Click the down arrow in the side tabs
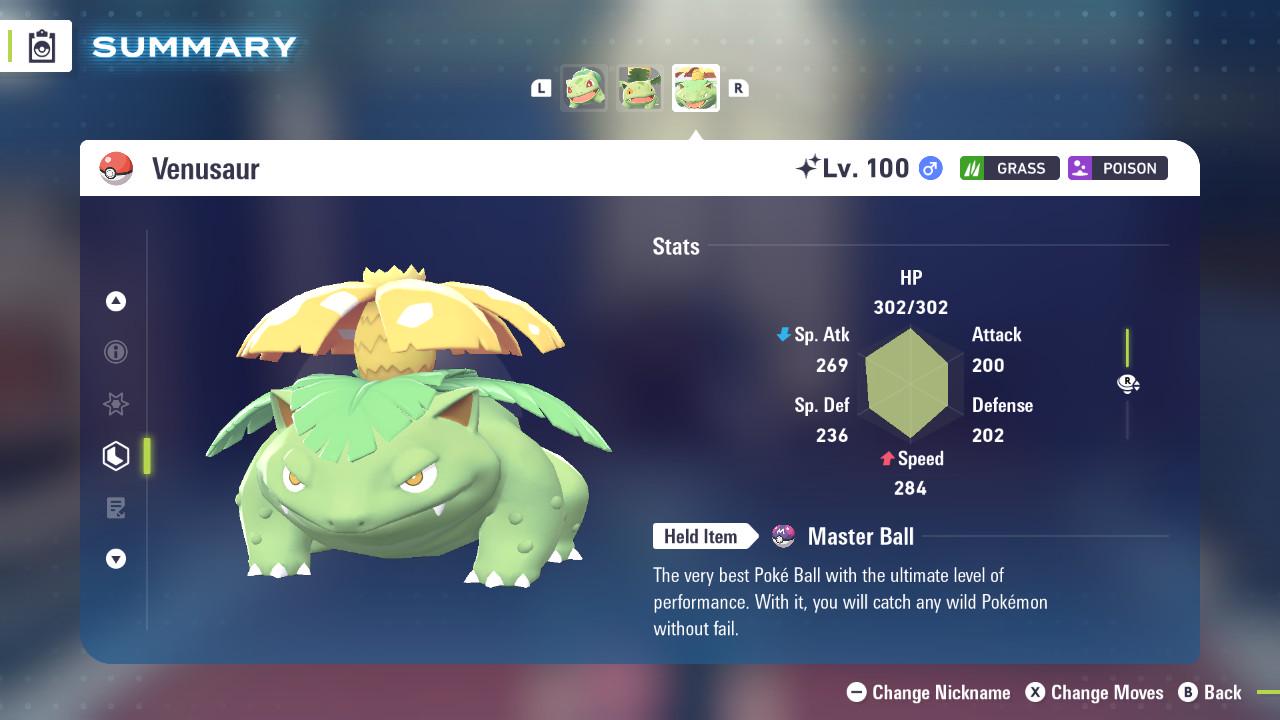 pos(116,559)
